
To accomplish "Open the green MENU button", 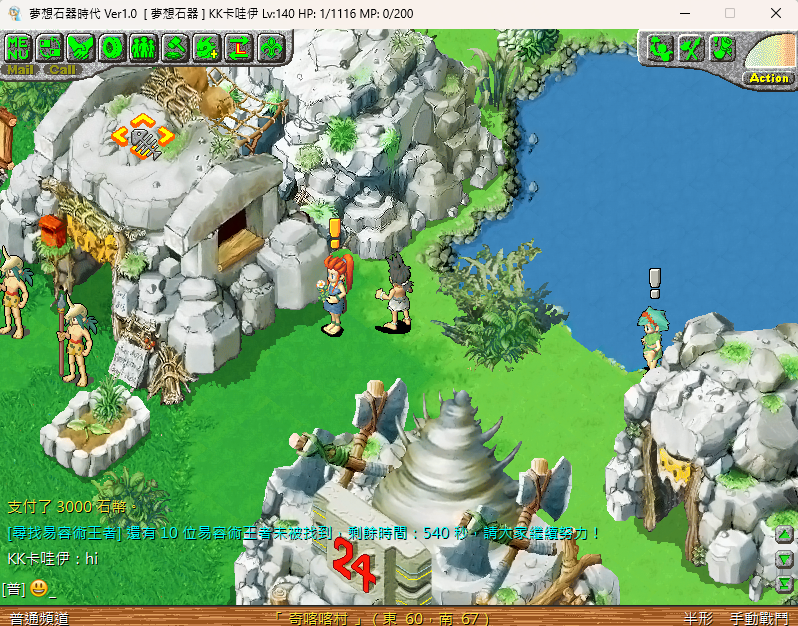I will (x=19, y=47).
